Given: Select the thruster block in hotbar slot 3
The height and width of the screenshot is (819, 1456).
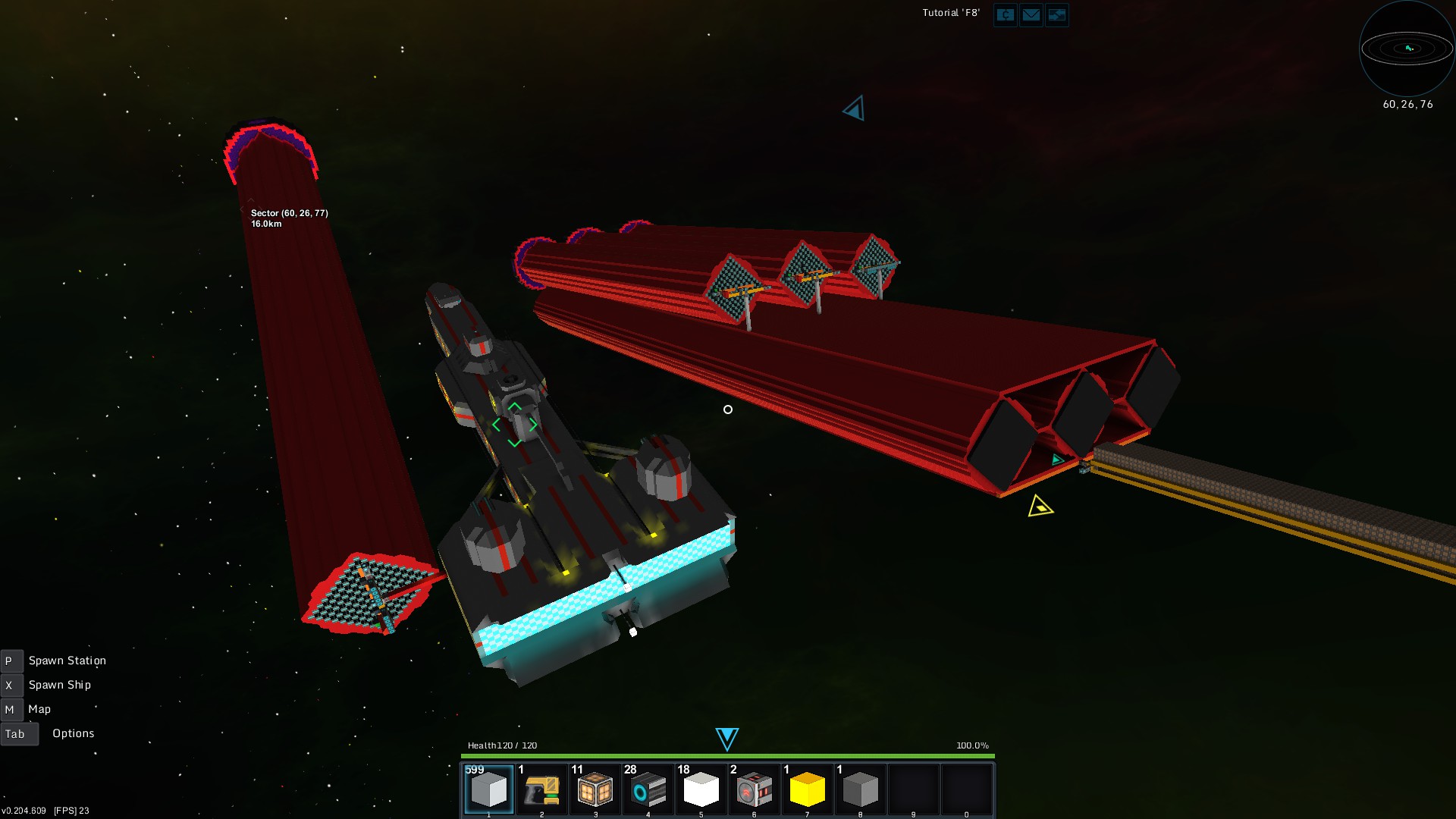Looking at the screenshot, I should [596, 789].
